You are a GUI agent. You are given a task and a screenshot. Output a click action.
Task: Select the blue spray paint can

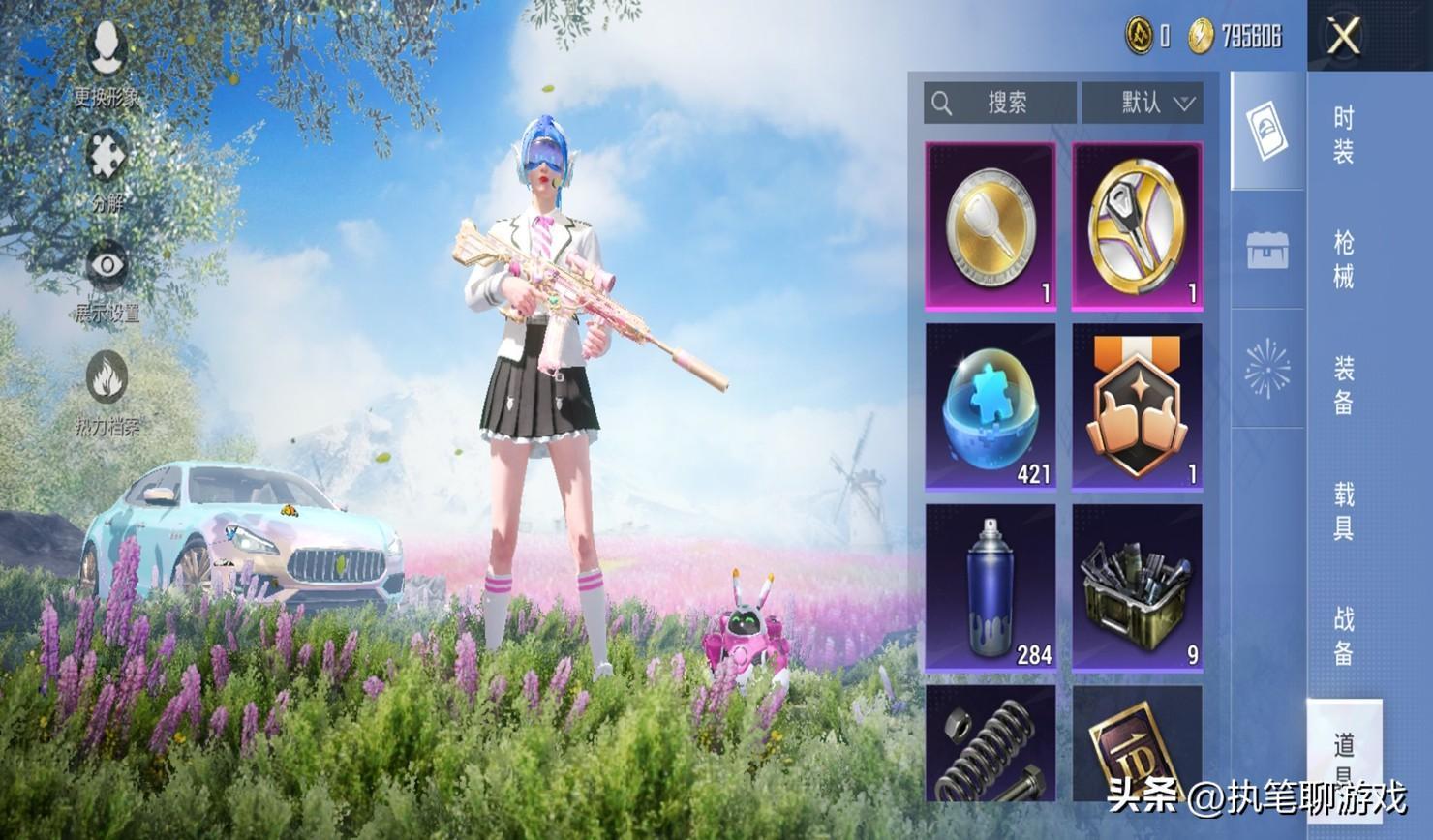coord(991,587)
